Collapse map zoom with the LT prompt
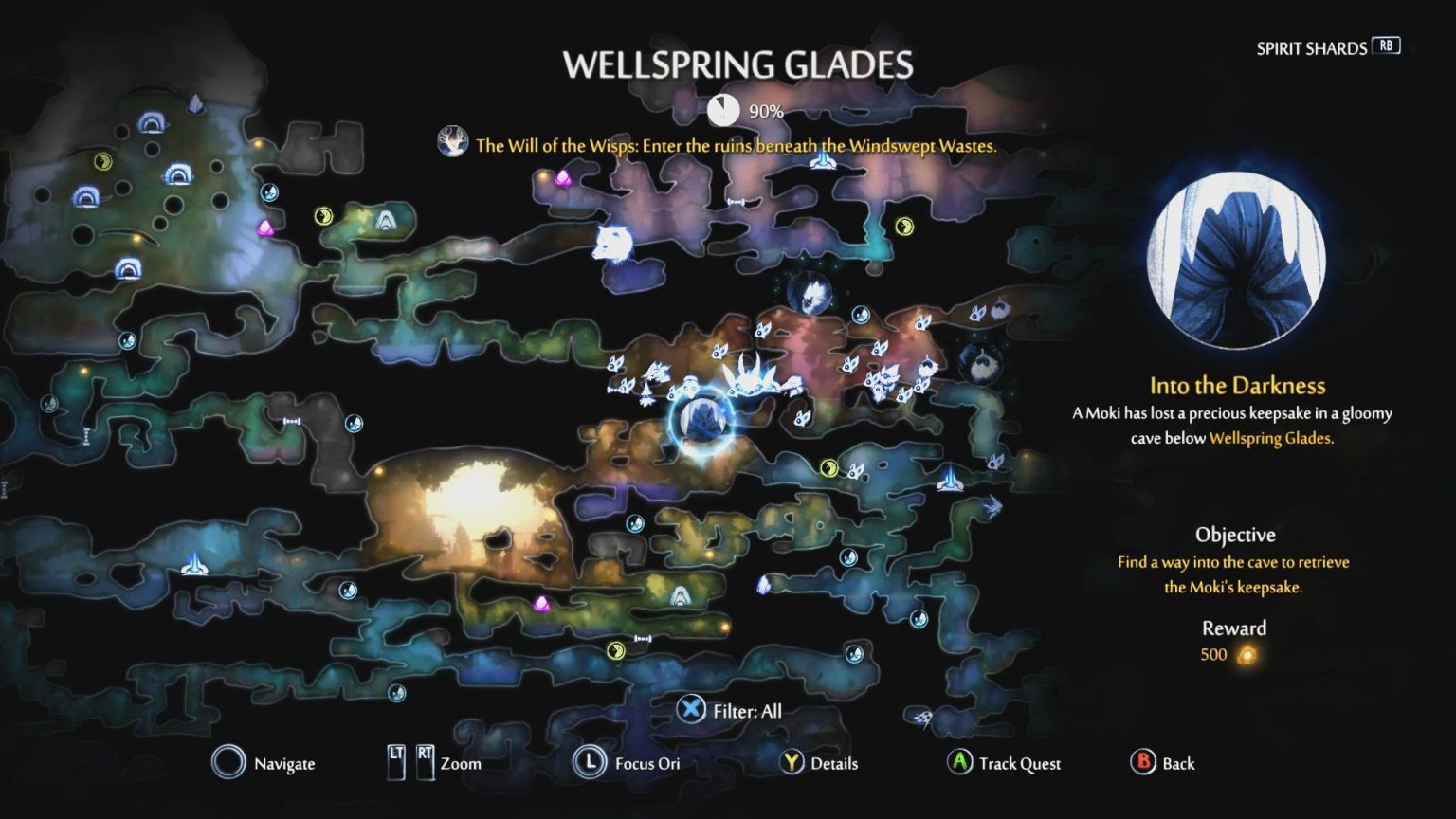1456x819 pixels. click(395, 762)
